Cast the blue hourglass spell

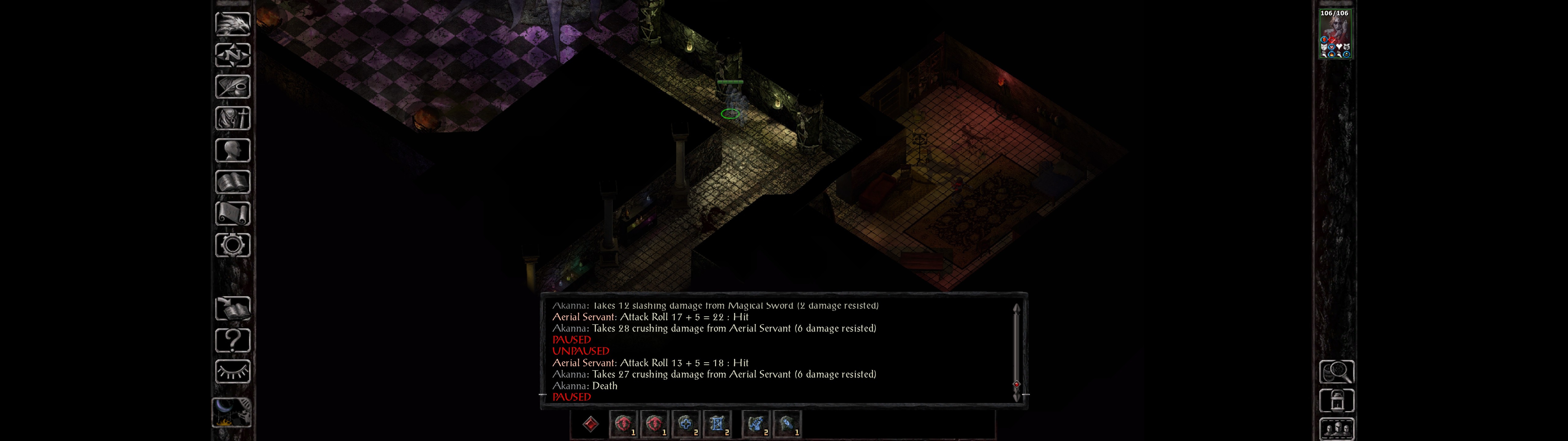(x=717, y=424)
